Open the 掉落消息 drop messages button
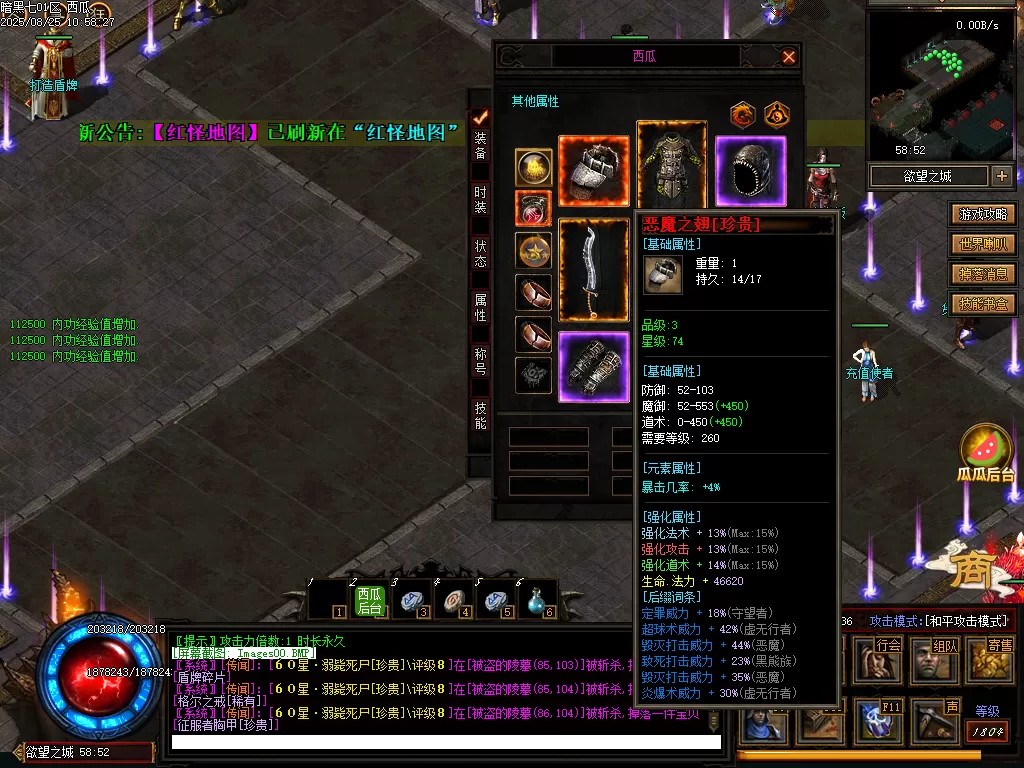Screen dimensions: 1024x768 click(x=984, y=274)
